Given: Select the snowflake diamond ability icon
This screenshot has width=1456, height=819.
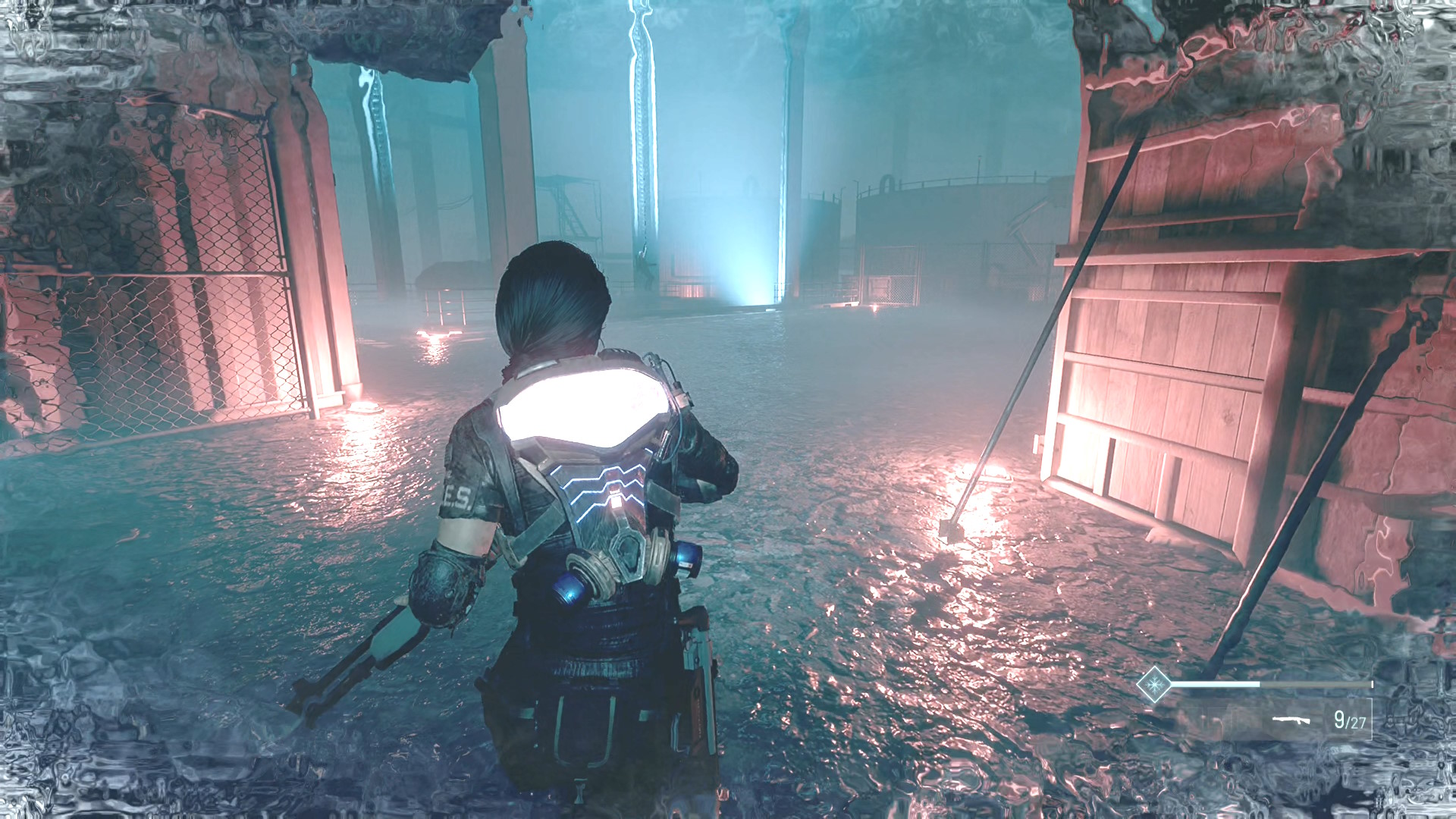Looking at the screenshot, I should coord(1153,685).
